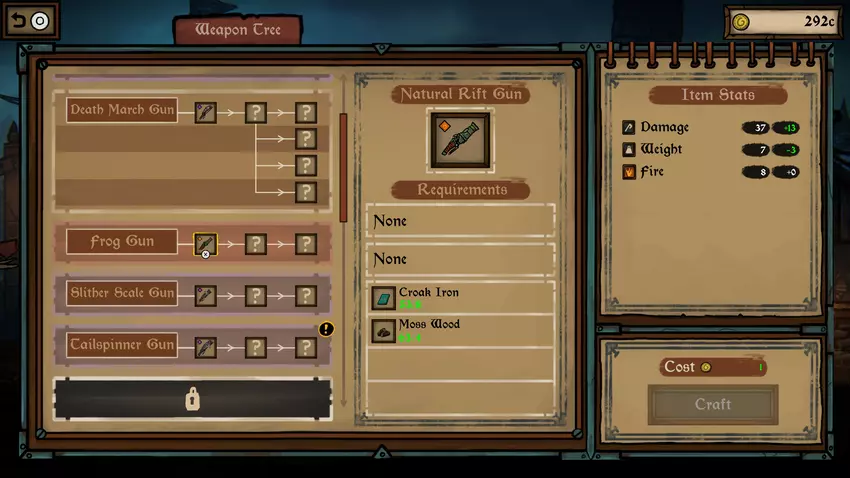Select the Moss Wood requirement material
850x478 pixels.
click(x=384, y=331)
